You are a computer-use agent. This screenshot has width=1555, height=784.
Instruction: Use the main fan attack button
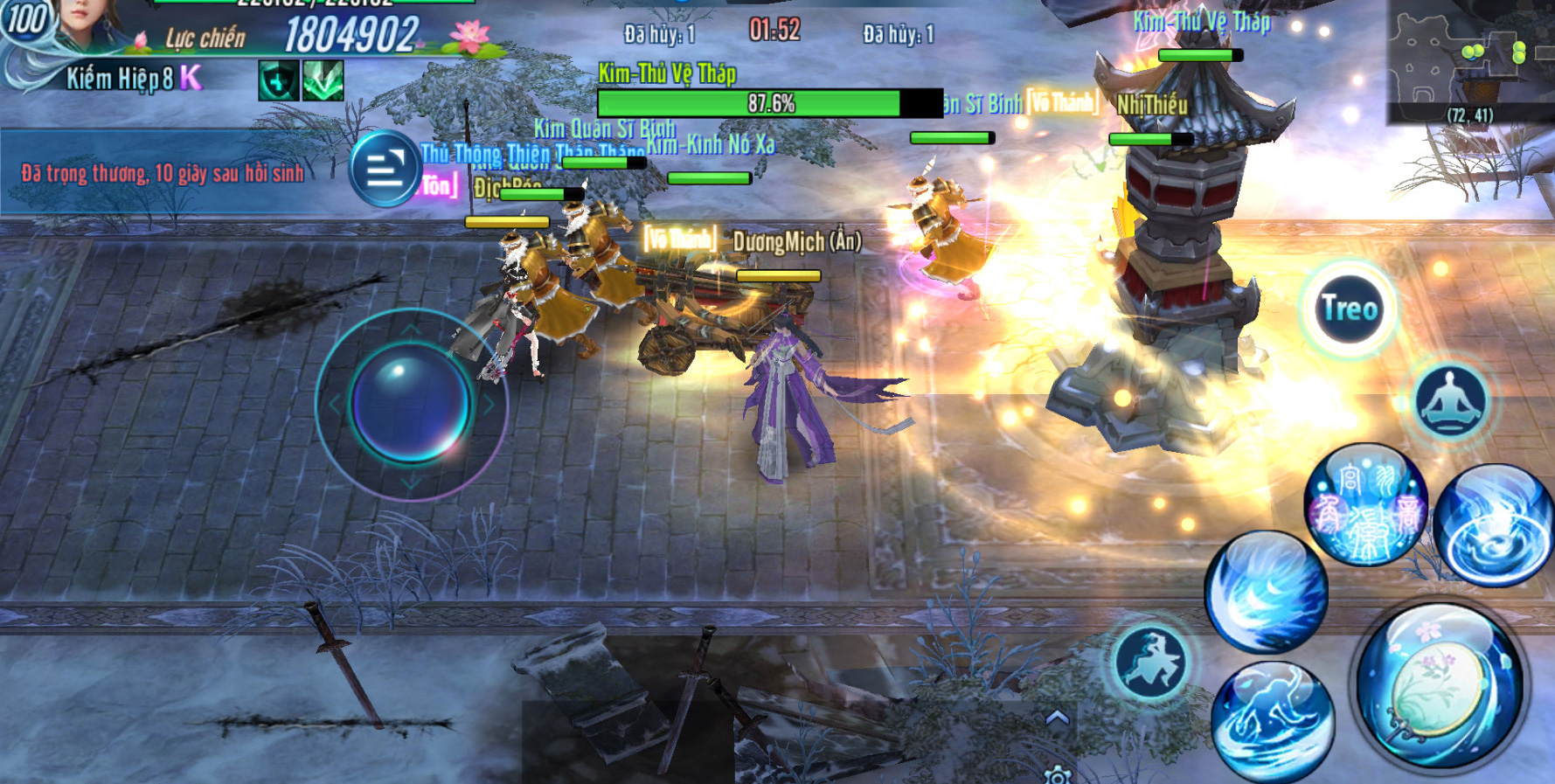pyautogui.click(x=1438, y=686)
